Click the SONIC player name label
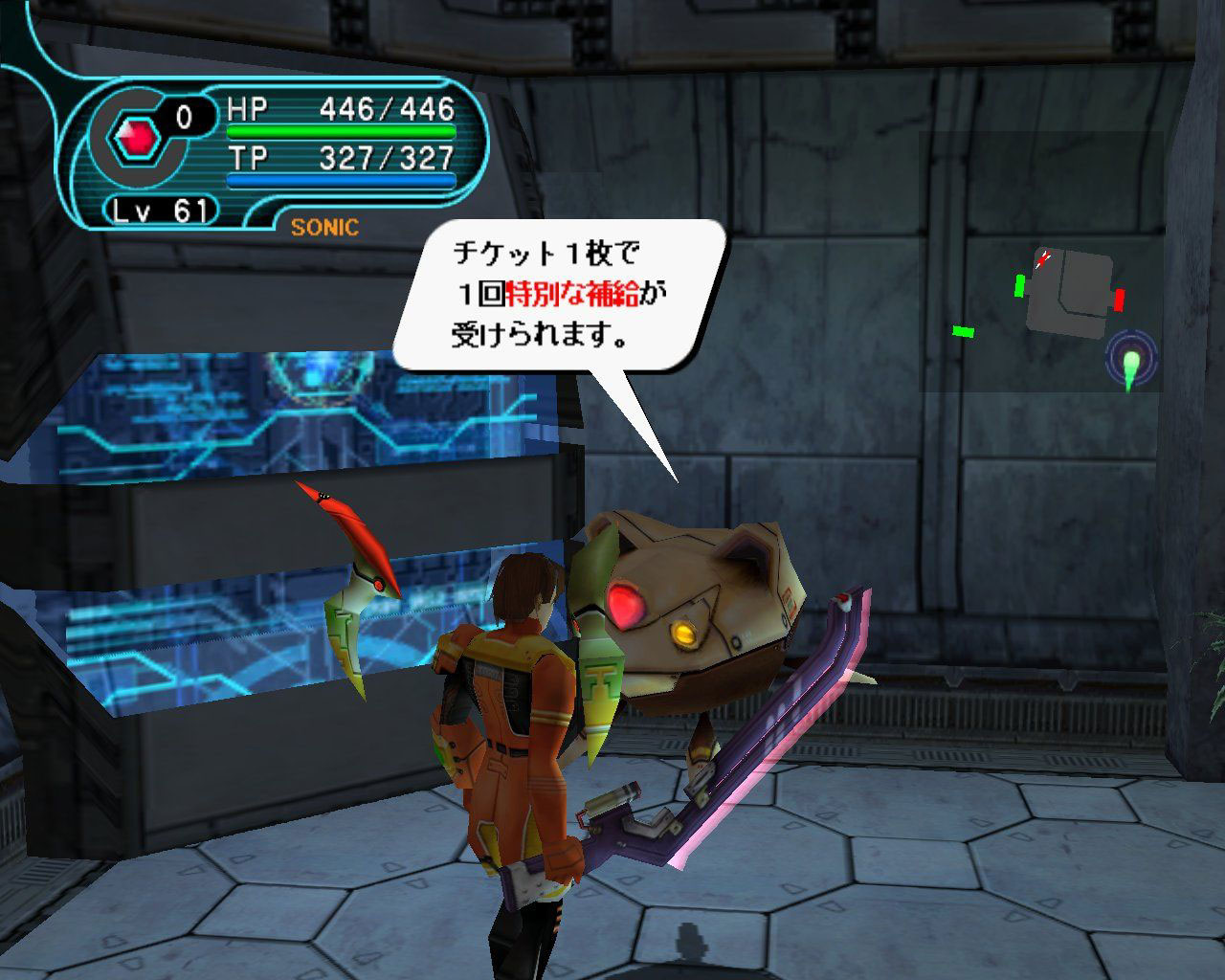1225x980 pixels. (324, 227)
